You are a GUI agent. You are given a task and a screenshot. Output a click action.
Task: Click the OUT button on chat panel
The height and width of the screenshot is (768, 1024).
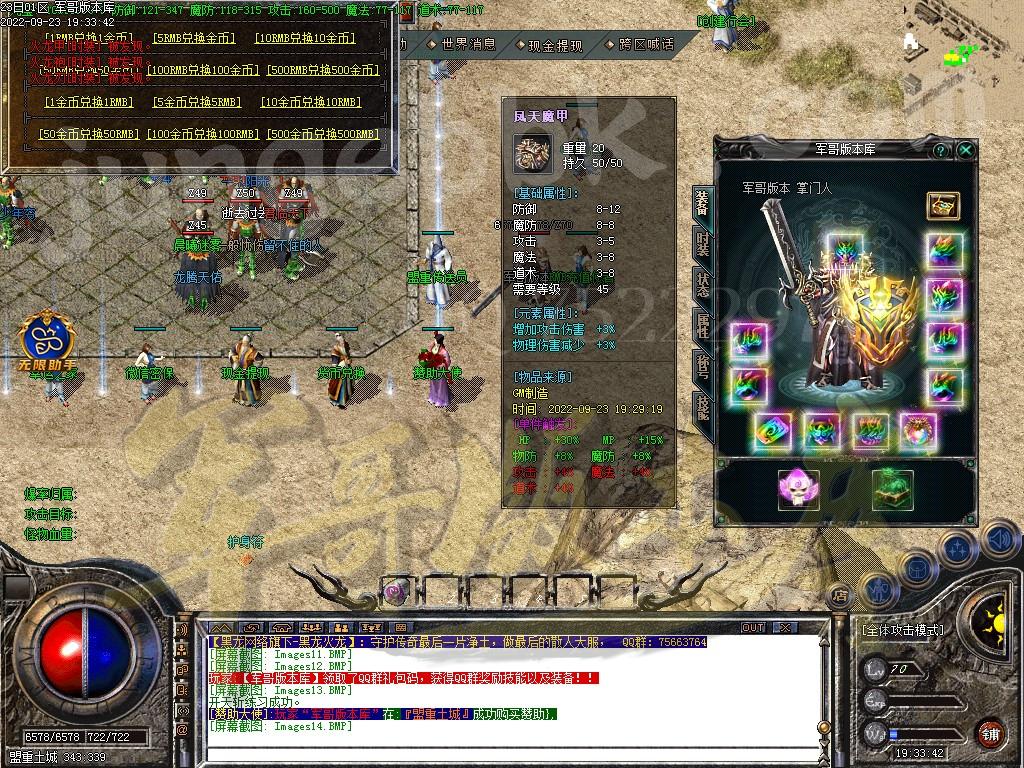click(752, 627)
